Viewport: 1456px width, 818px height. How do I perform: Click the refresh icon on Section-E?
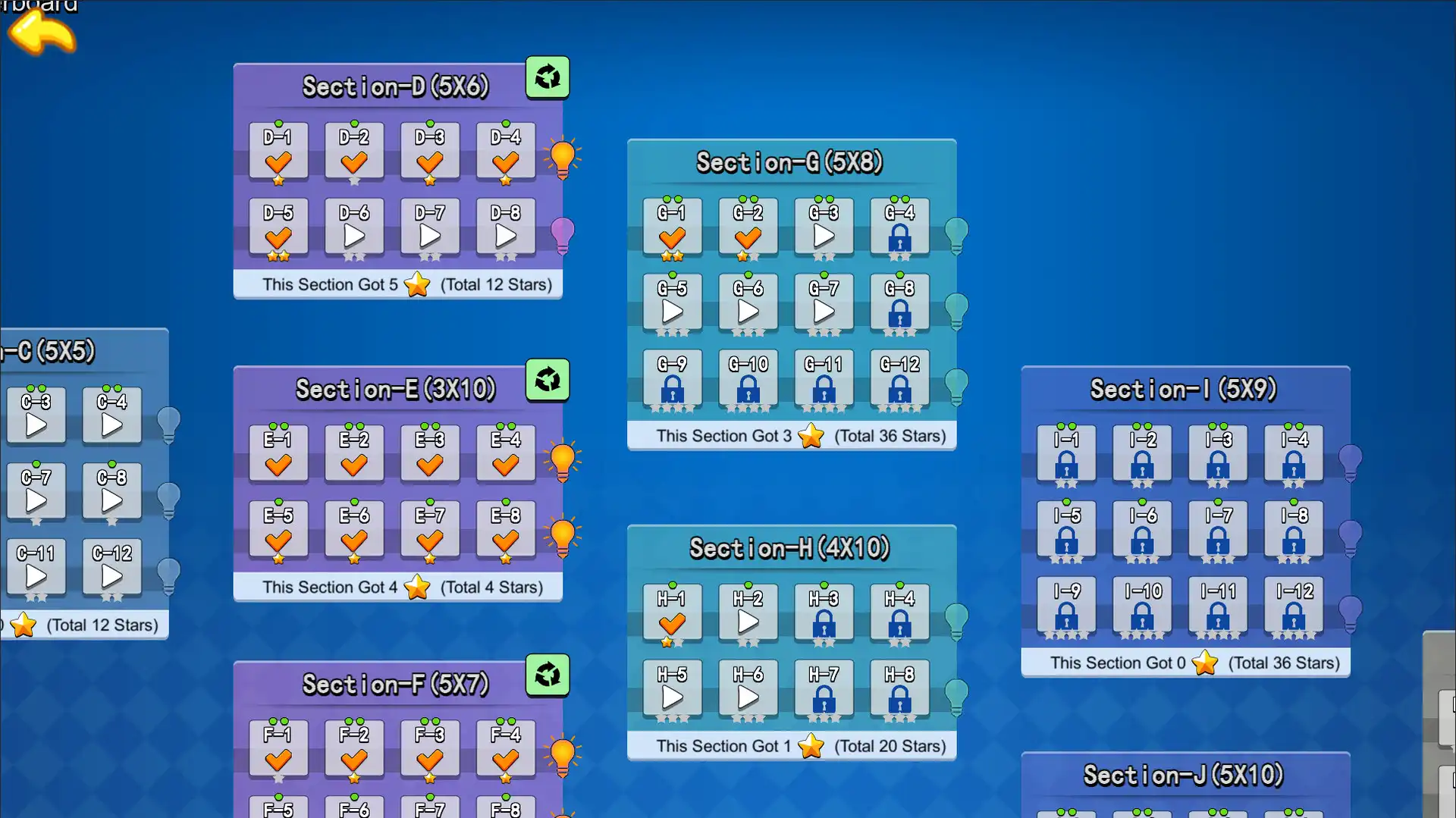[x=548, y=381]
